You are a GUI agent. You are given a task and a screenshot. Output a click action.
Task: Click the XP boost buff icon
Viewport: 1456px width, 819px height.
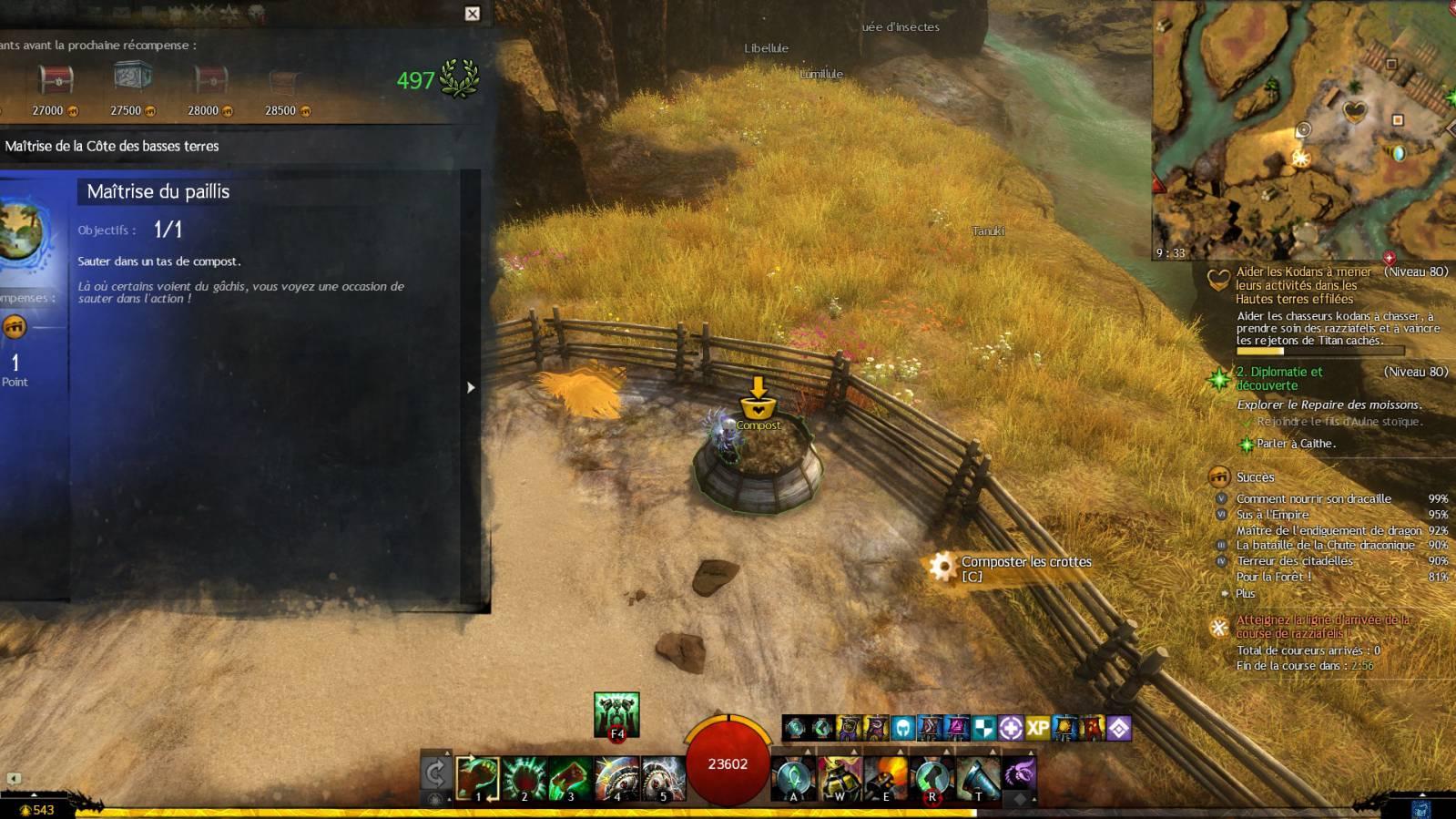point(1037,728)
